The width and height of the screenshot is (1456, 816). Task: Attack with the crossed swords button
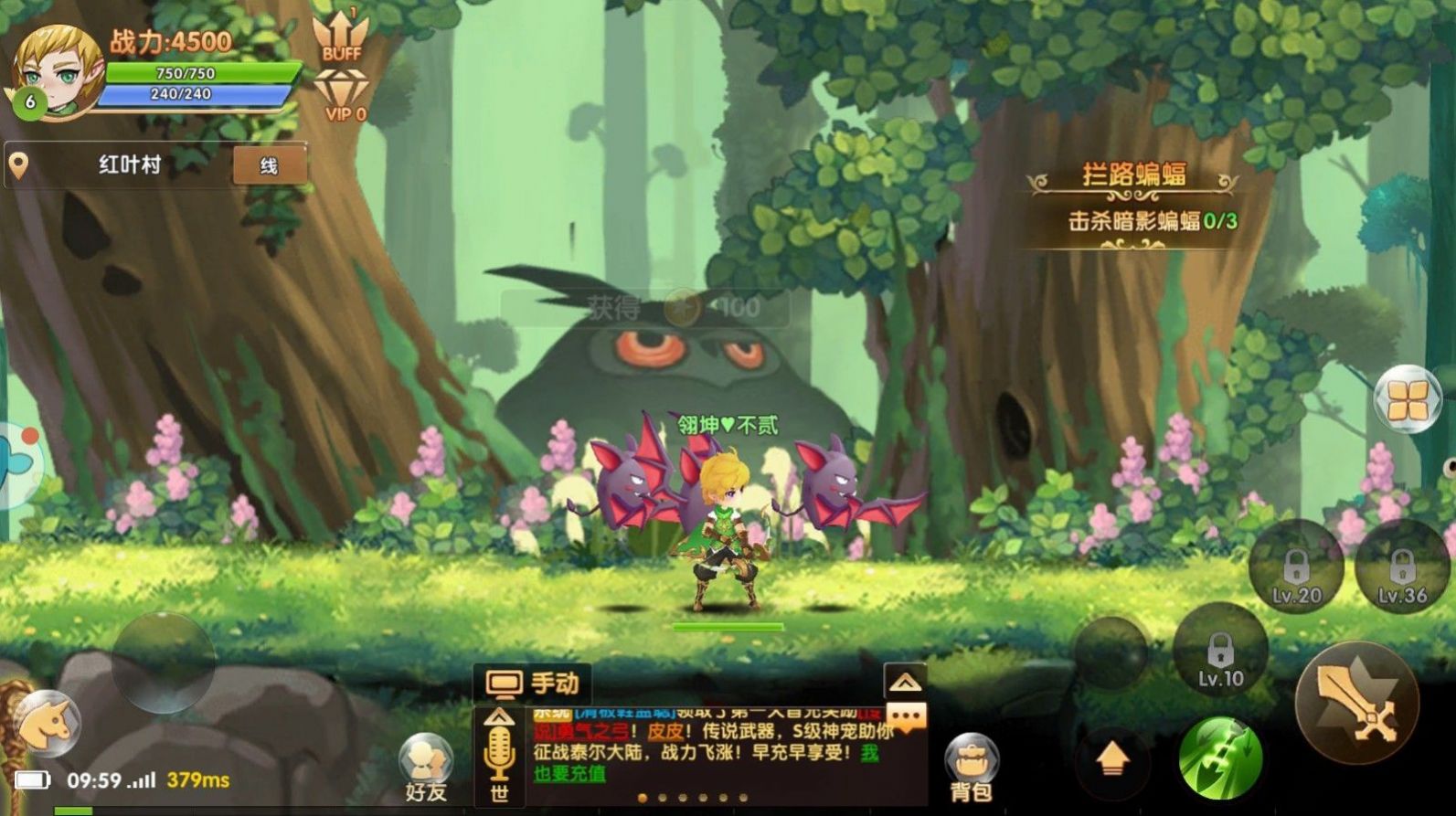[x=1356, y=704]
